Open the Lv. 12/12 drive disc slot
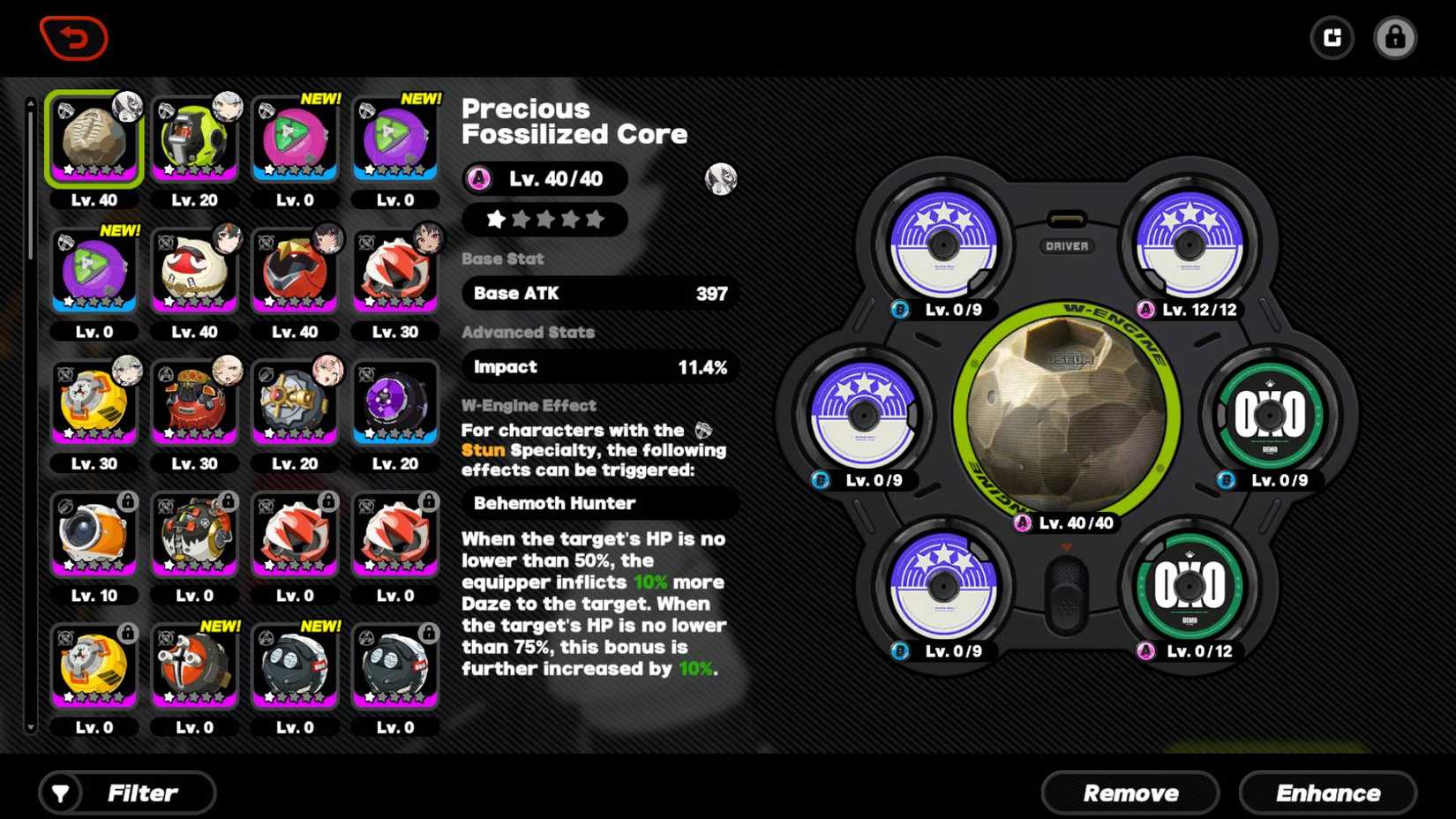The height and width of the screenshot is (819, 1456). click(1189, 244)
